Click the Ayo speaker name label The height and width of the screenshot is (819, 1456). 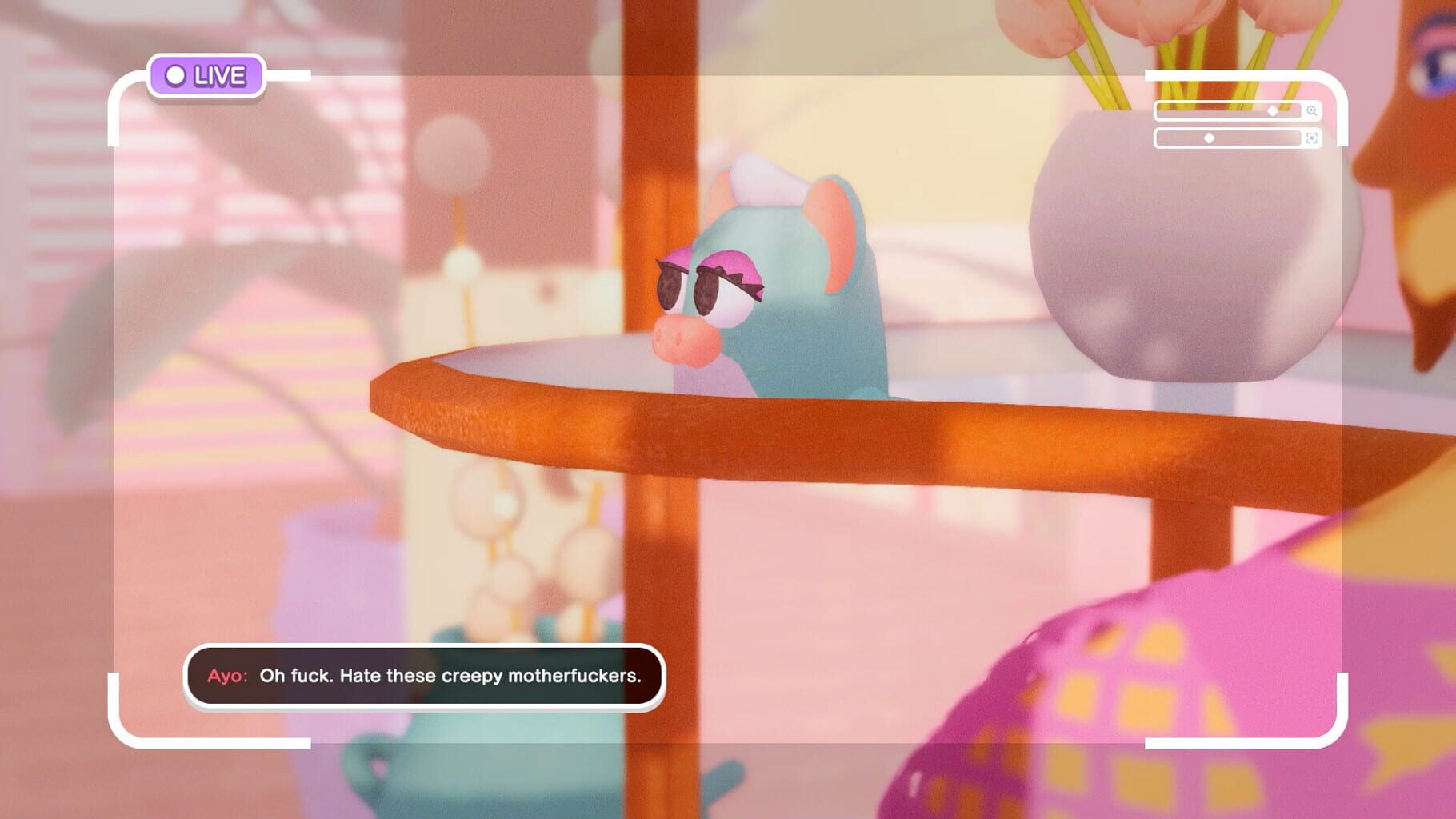point(228,676)
